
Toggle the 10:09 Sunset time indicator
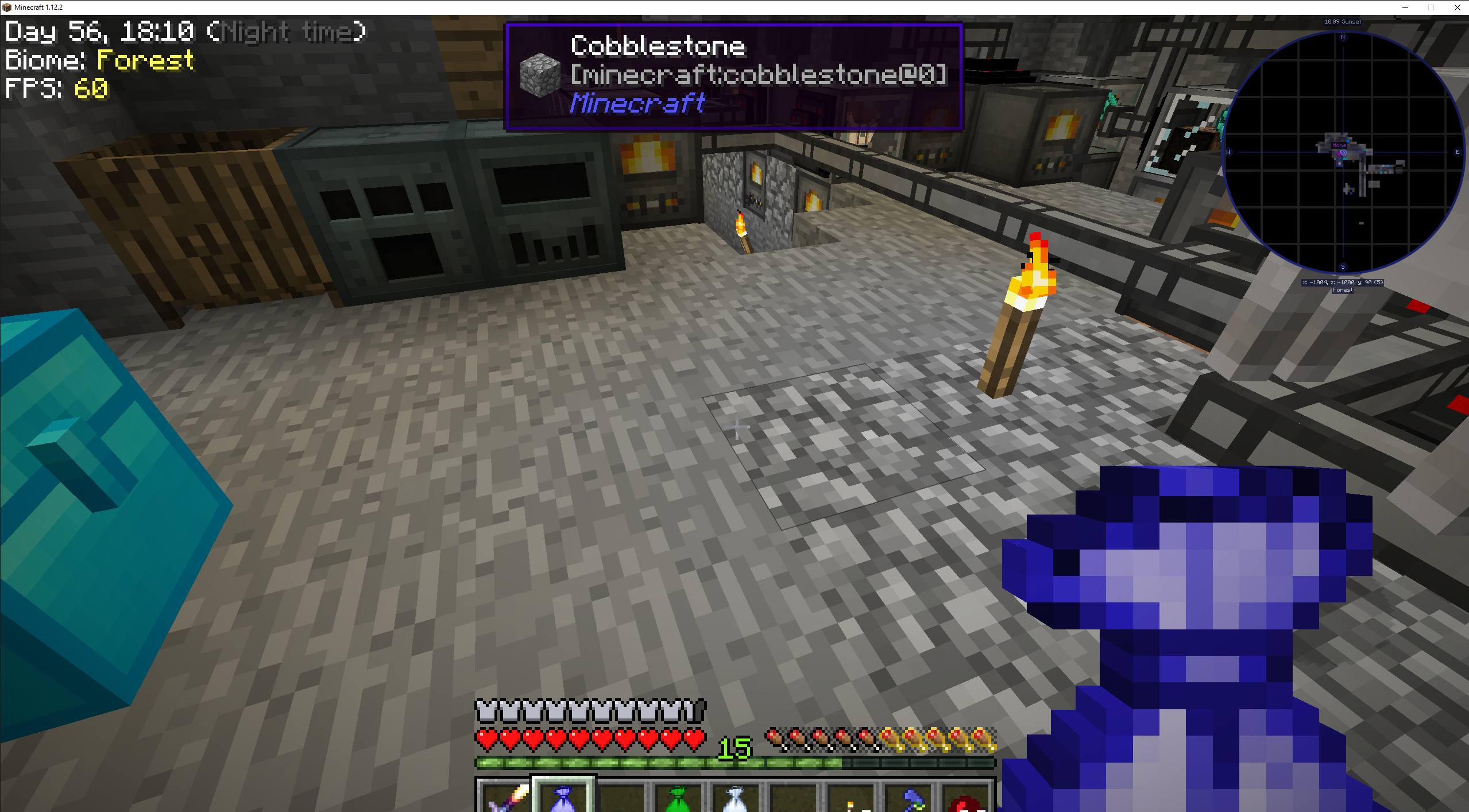click(x=1342, y=21)
